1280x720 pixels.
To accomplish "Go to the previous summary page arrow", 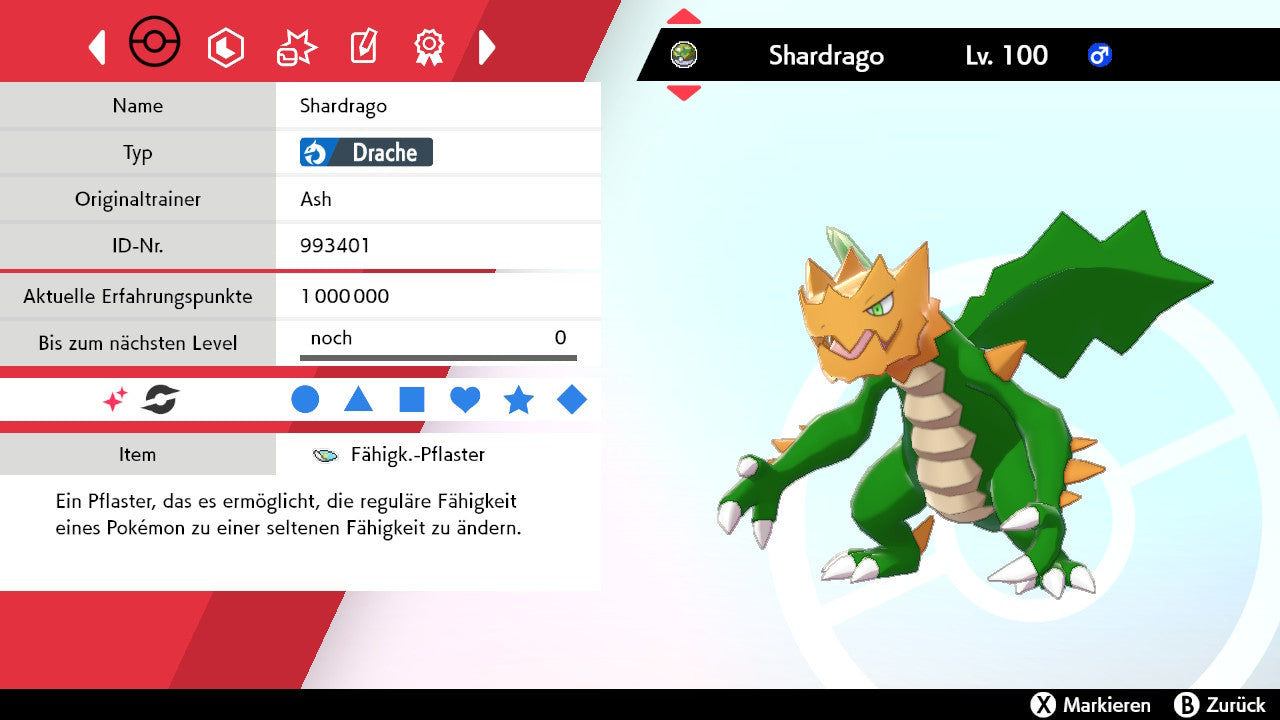I will [97, 47].
